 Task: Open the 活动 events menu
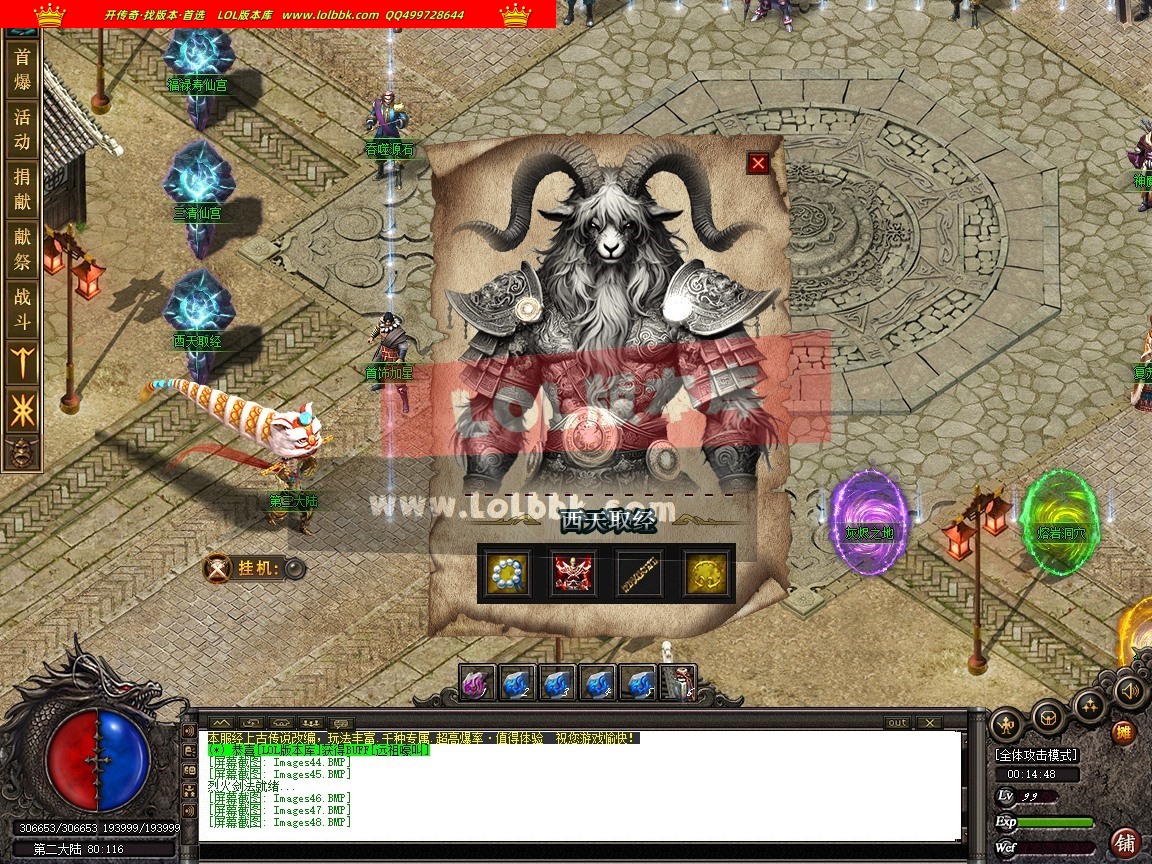click(22, 128)
